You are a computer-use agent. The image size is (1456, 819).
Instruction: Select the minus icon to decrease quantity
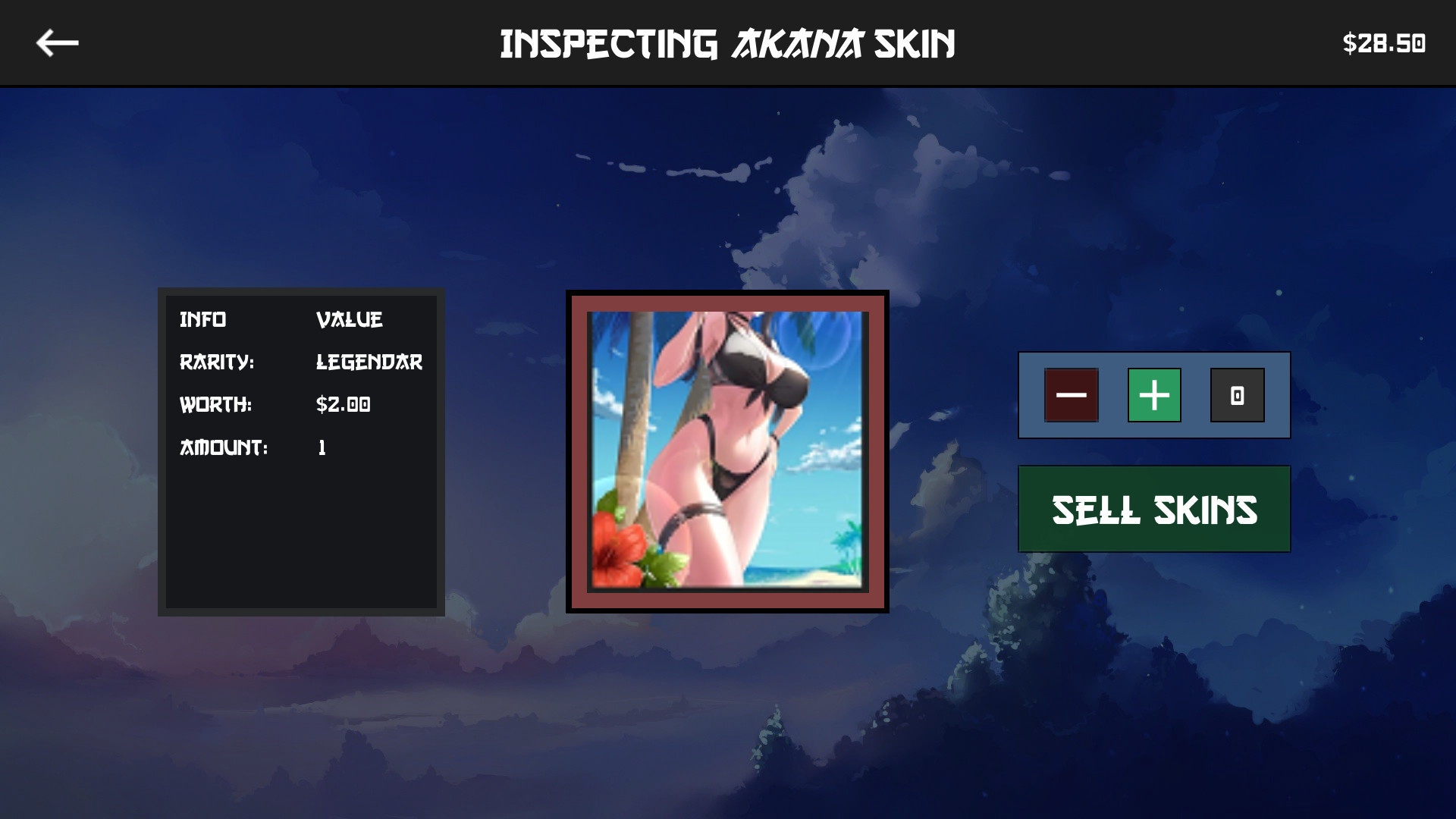click(x=1072, y=395)
